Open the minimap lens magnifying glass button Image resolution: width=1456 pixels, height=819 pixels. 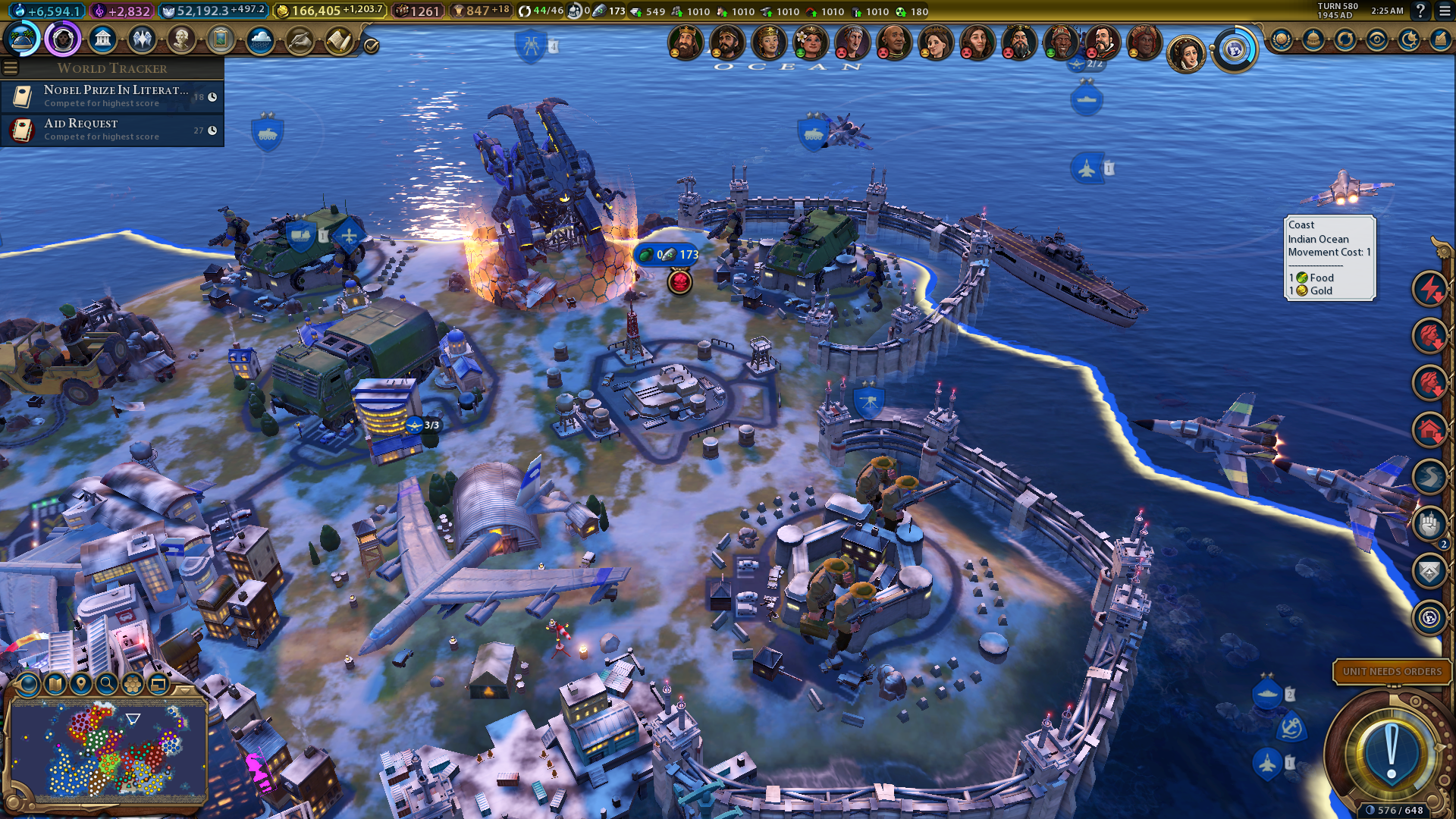(107, 684)
